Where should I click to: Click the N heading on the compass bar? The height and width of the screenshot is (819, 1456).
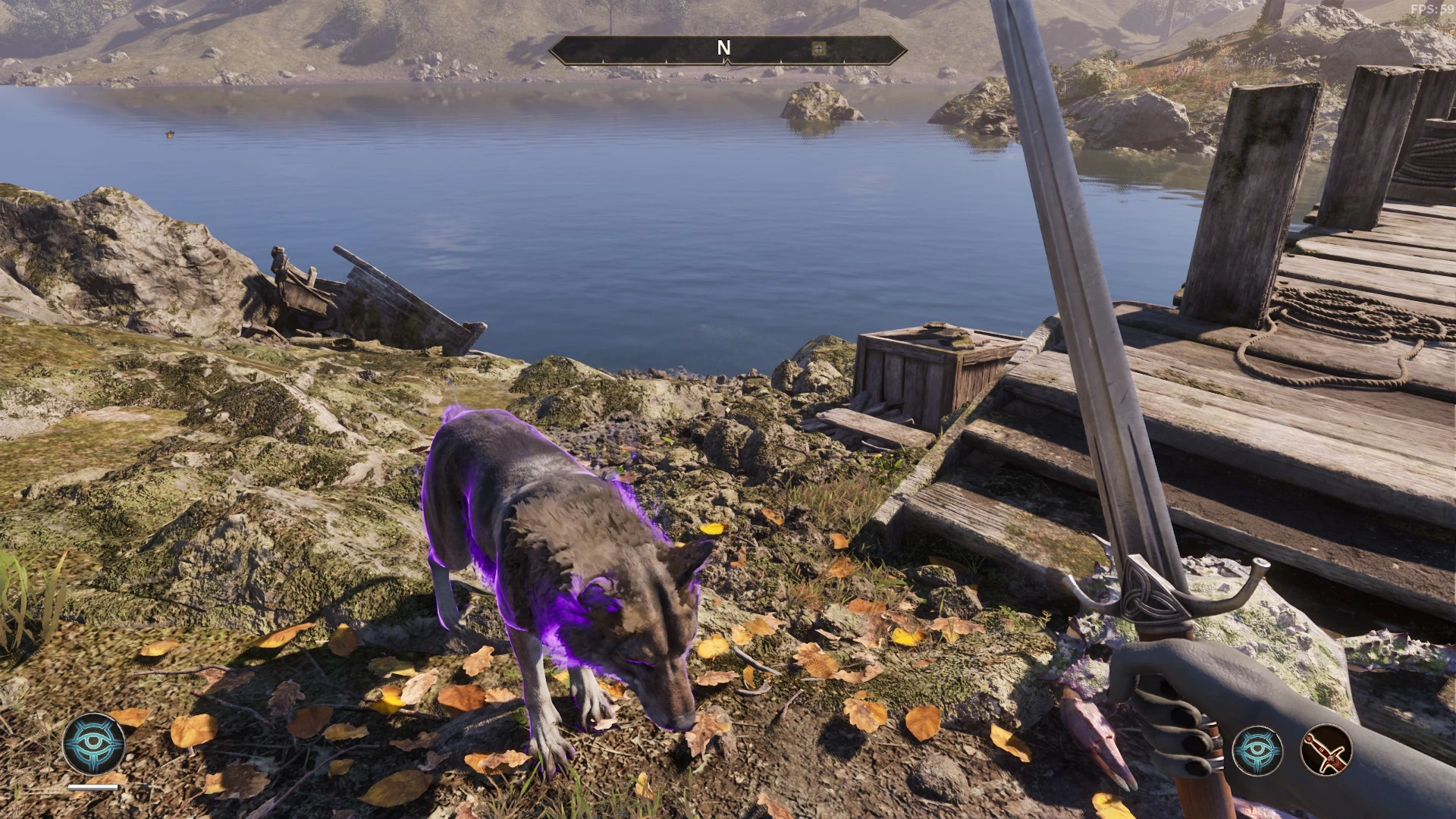coord(723,49)
